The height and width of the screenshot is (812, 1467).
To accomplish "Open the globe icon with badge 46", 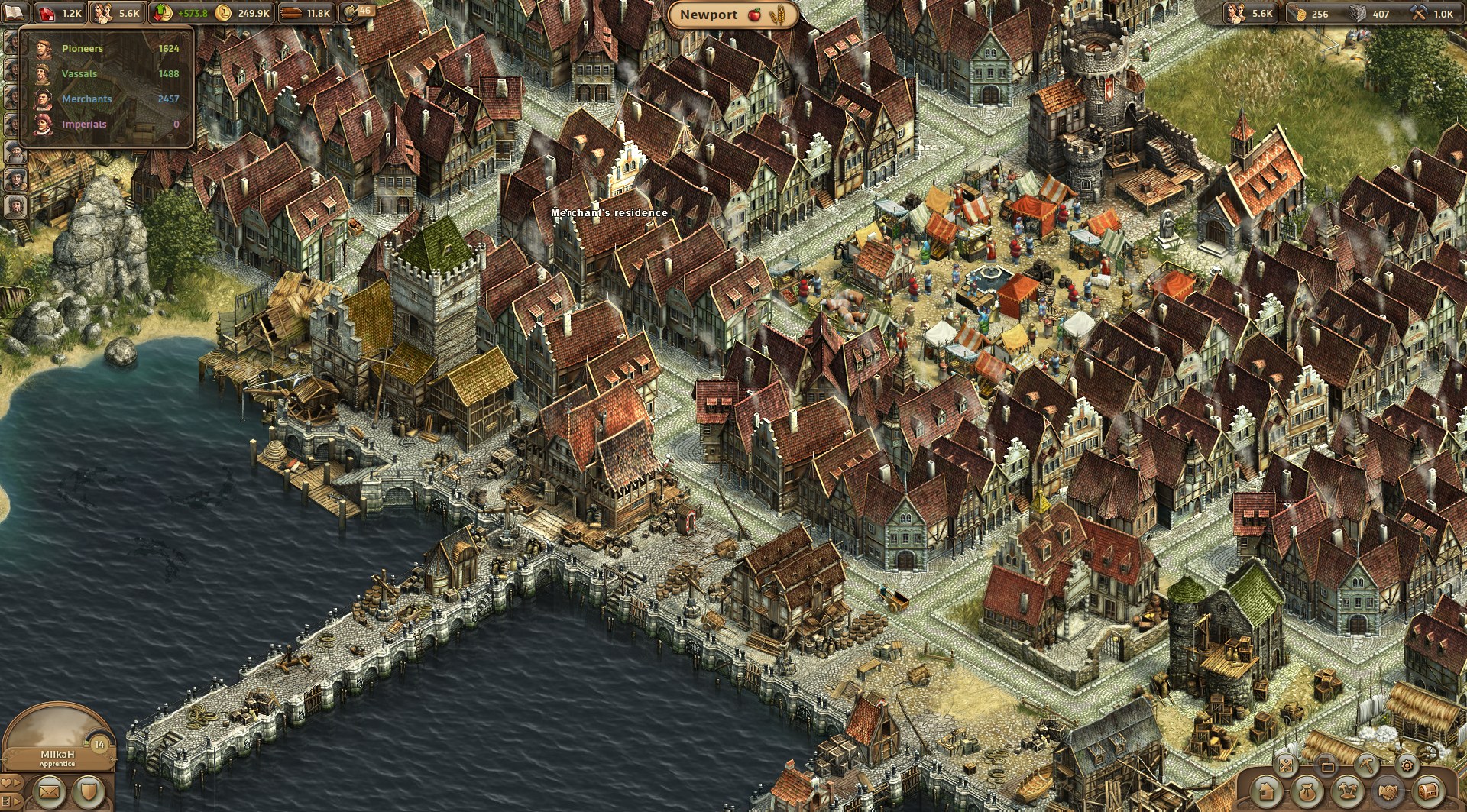I will [356, 11].
